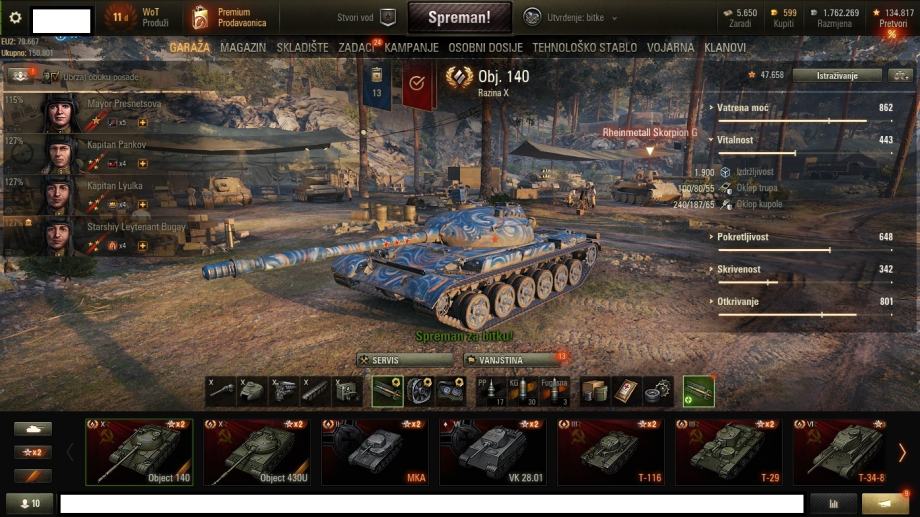Viewport: 920px width, 517px height.
Task: Open Tehnološko stablo tab
Action: pos(583,47)
